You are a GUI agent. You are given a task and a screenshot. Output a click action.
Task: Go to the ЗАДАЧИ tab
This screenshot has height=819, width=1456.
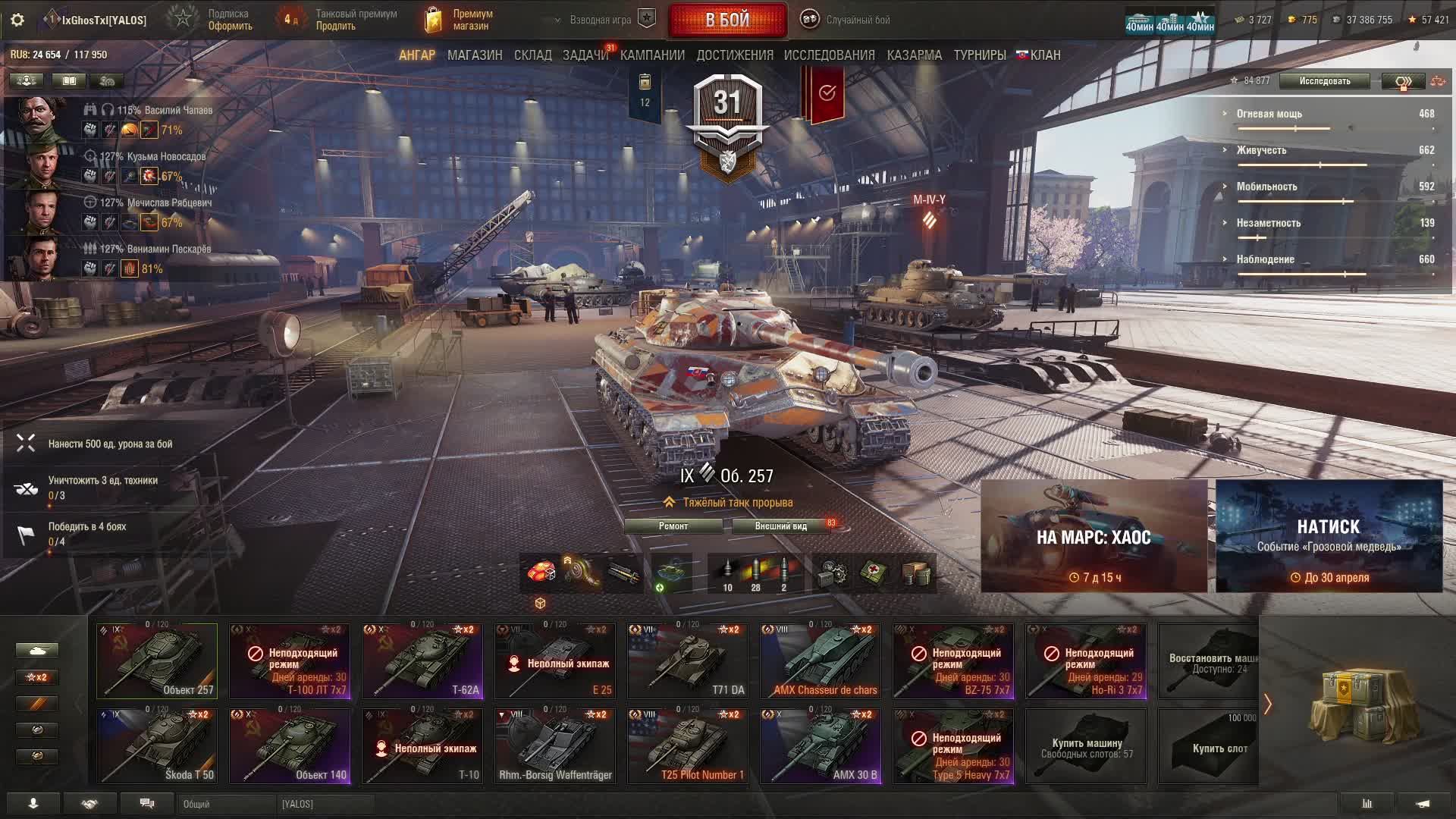(x=585, y=55)
